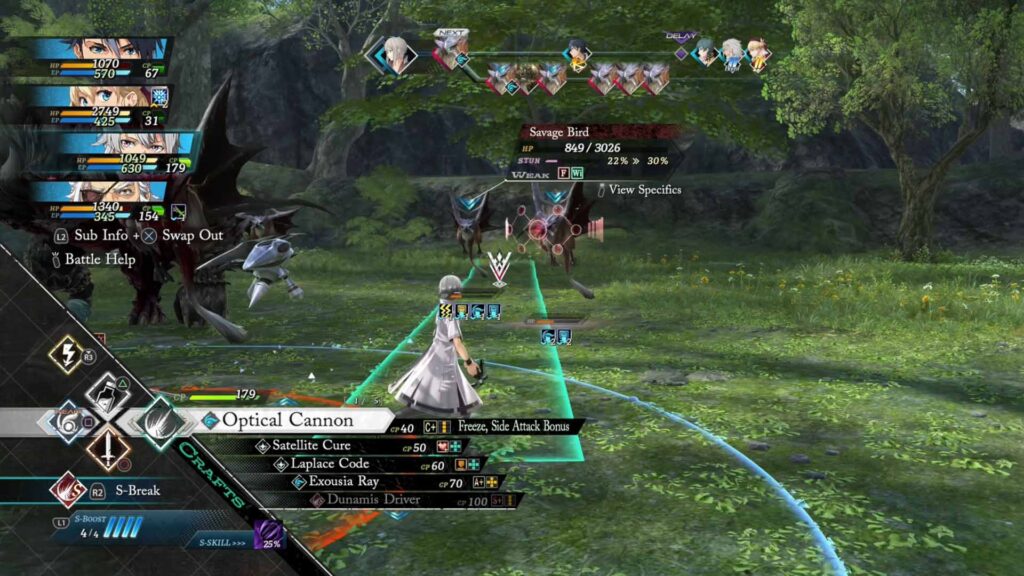Select the masked party member with 1340 HP
Screen dimensions: 1024x576
(x=110, y=198)
